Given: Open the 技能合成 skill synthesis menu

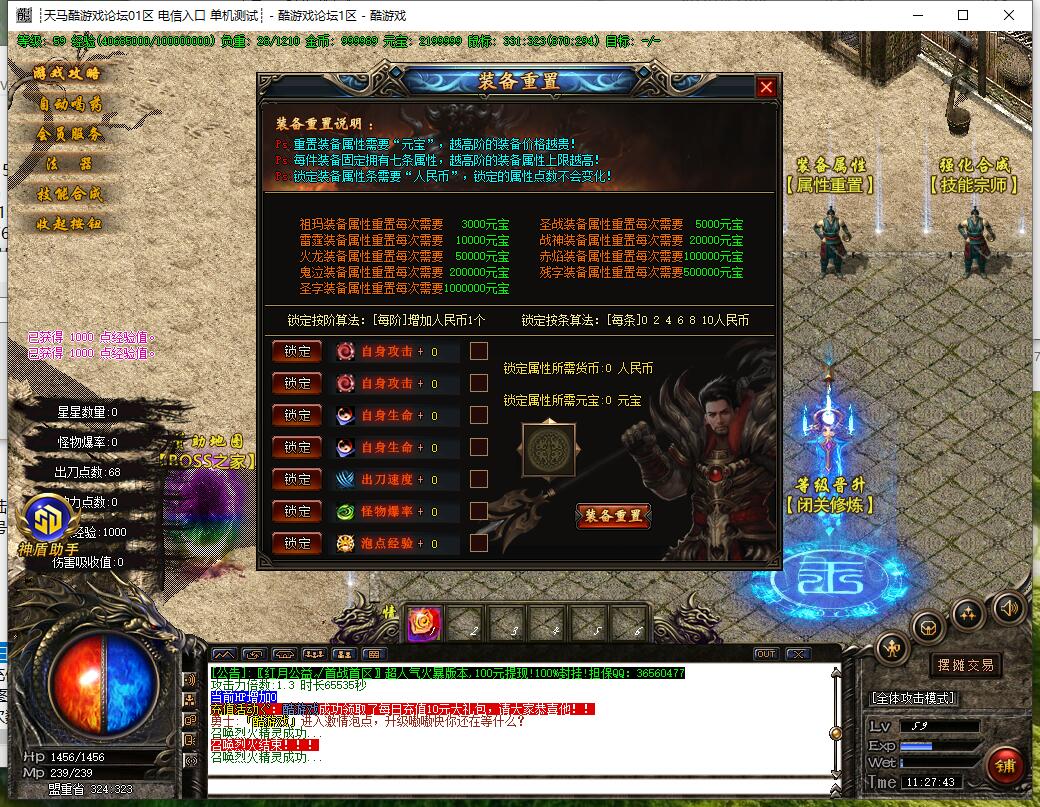Looking at the screenshot, I should pos(68,194).
